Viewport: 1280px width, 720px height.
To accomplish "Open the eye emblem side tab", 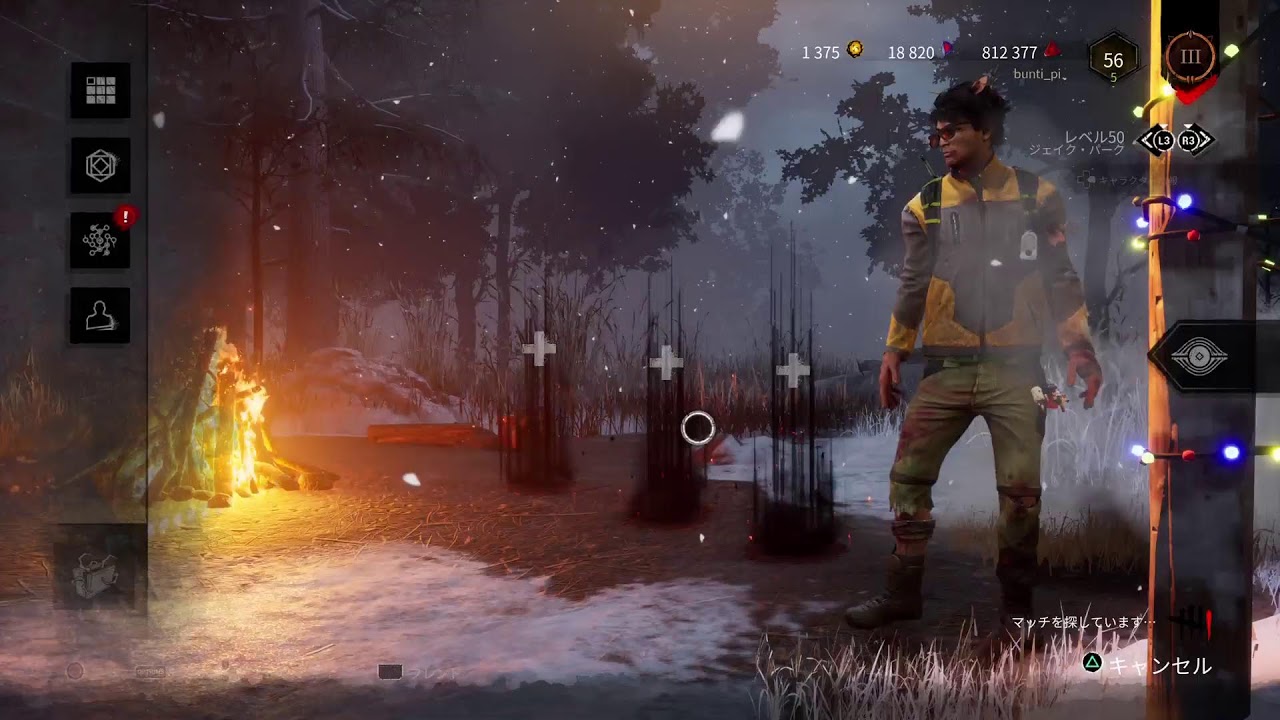I will click(x=1199, y=357).
